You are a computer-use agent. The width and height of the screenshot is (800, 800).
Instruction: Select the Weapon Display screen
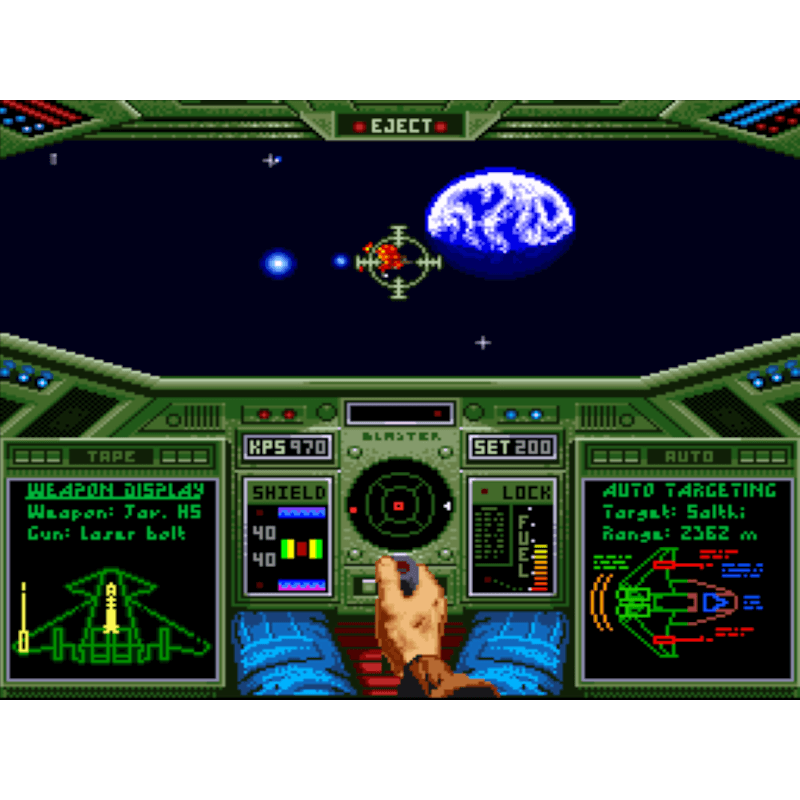pyautogui.click(x=113, y=576)
